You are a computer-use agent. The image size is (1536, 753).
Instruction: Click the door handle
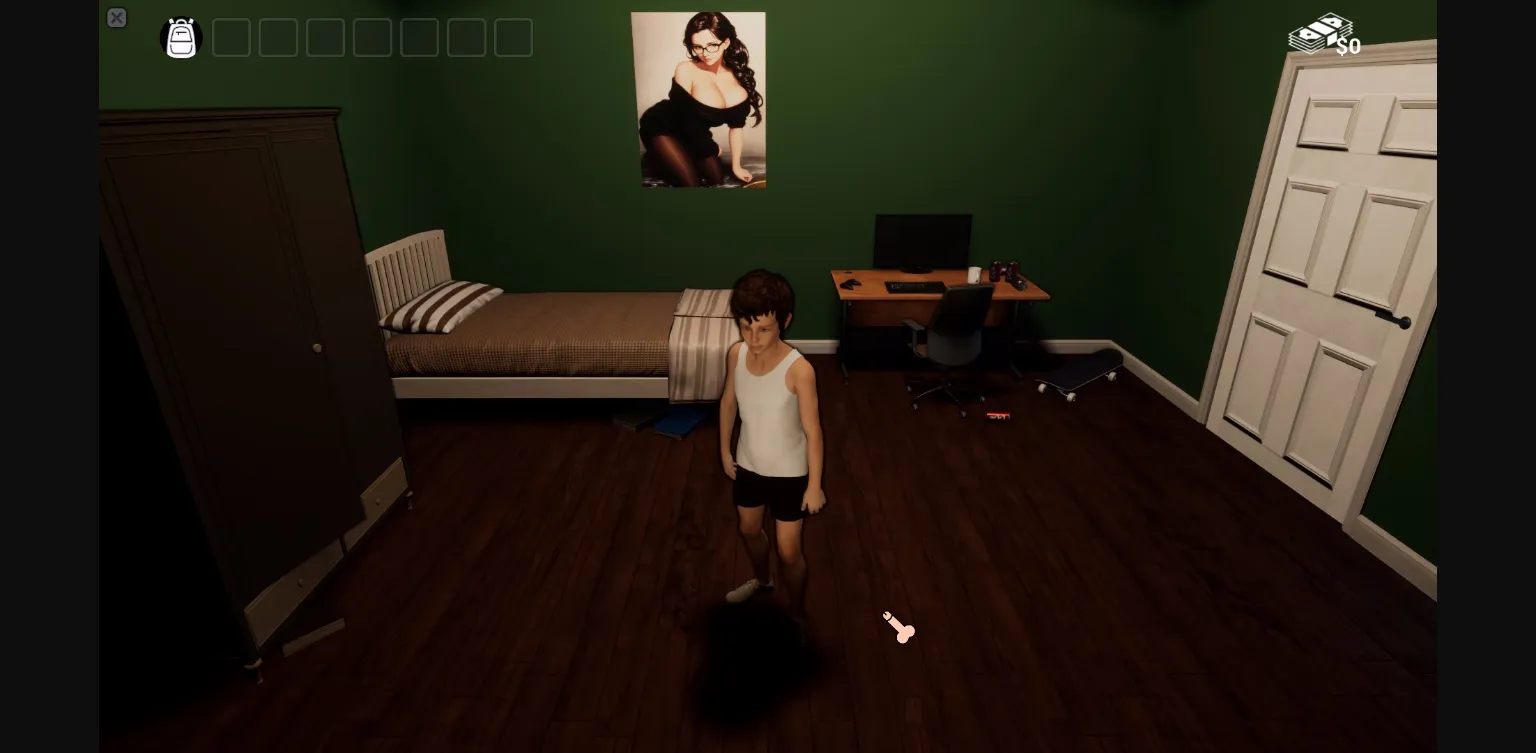1396,318
